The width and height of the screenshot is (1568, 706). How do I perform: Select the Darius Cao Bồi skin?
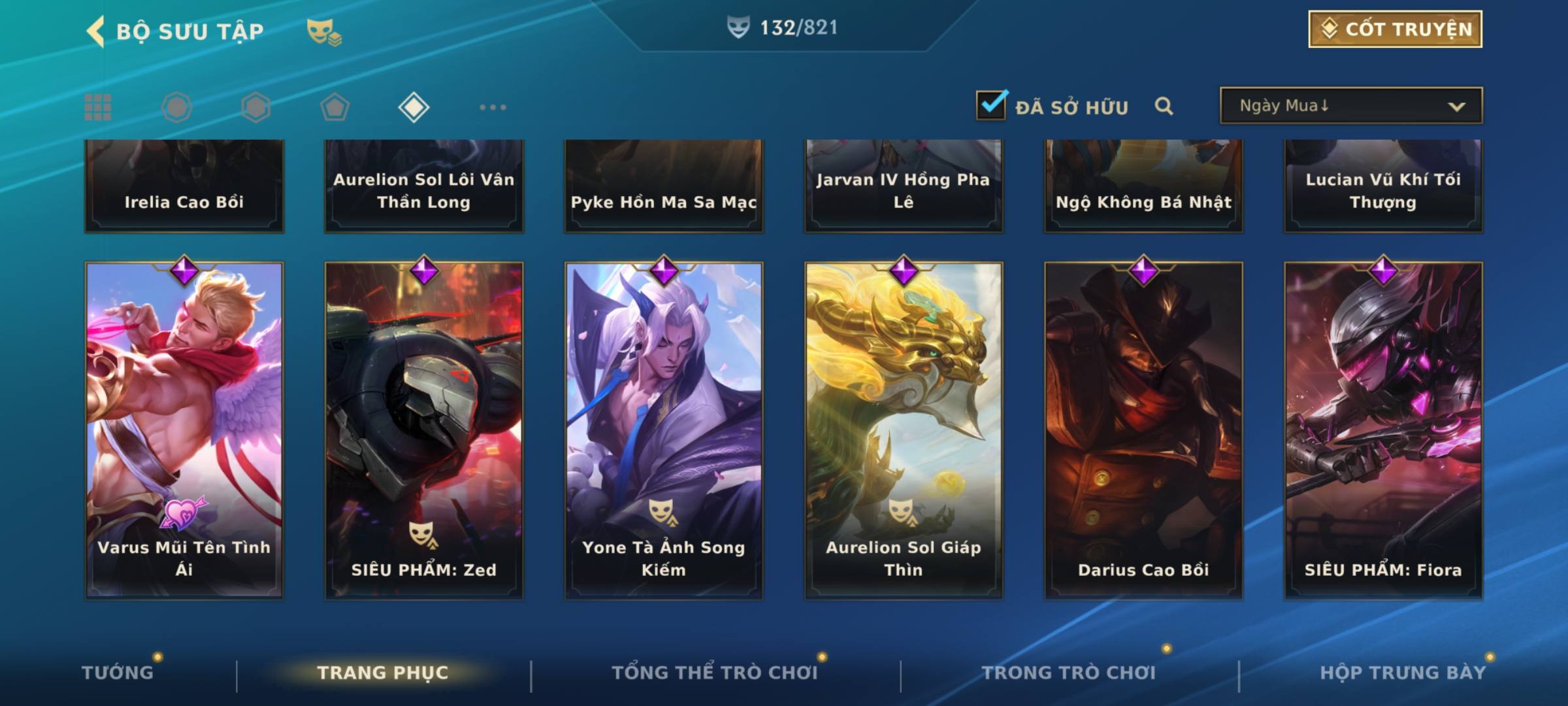(1143, 430)
